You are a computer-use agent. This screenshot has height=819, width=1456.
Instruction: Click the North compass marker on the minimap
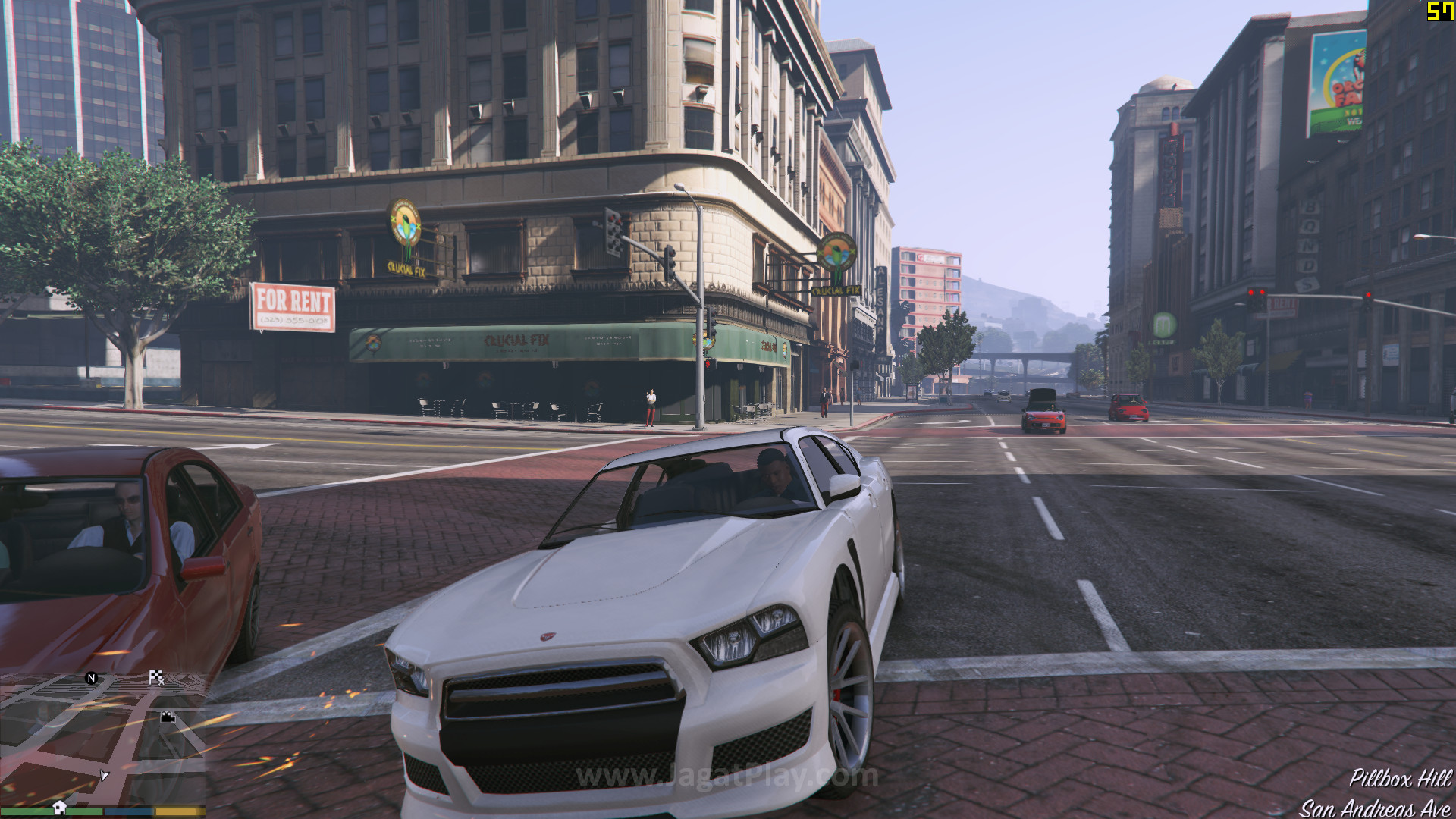click(x=92, y=678)
